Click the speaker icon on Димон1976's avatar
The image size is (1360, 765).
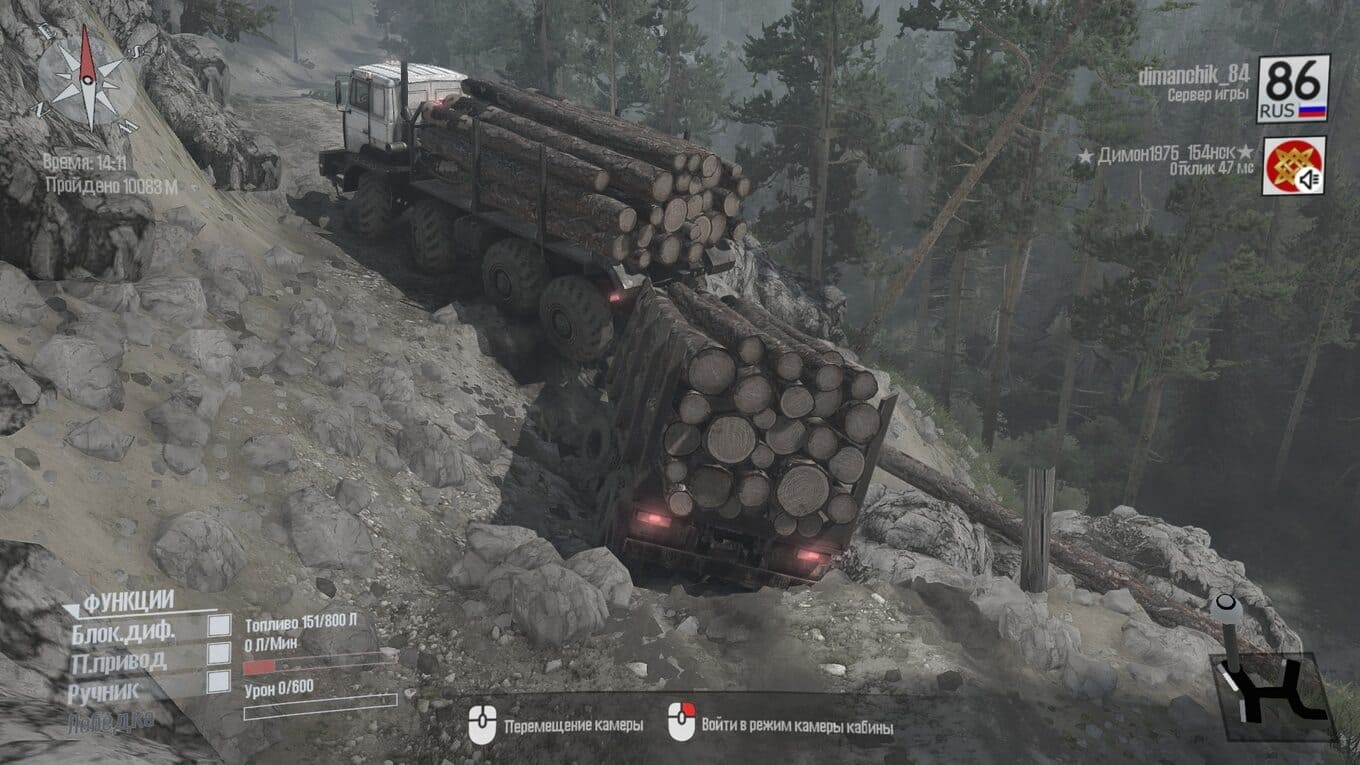[1309, 179]
